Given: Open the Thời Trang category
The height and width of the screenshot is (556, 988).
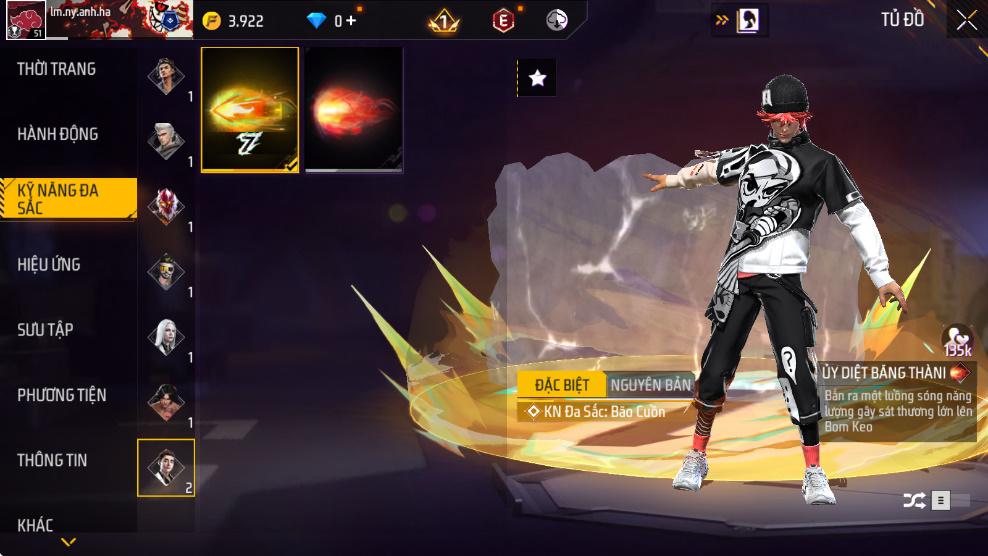Looking at the screenshot, I should tap(57, 69).
